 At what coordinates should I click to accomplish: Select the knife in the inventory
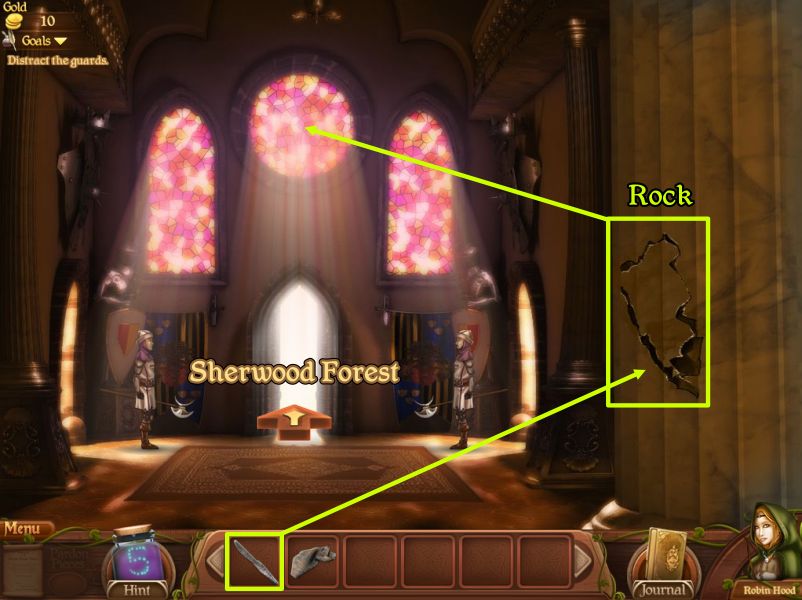click(254, 562)
